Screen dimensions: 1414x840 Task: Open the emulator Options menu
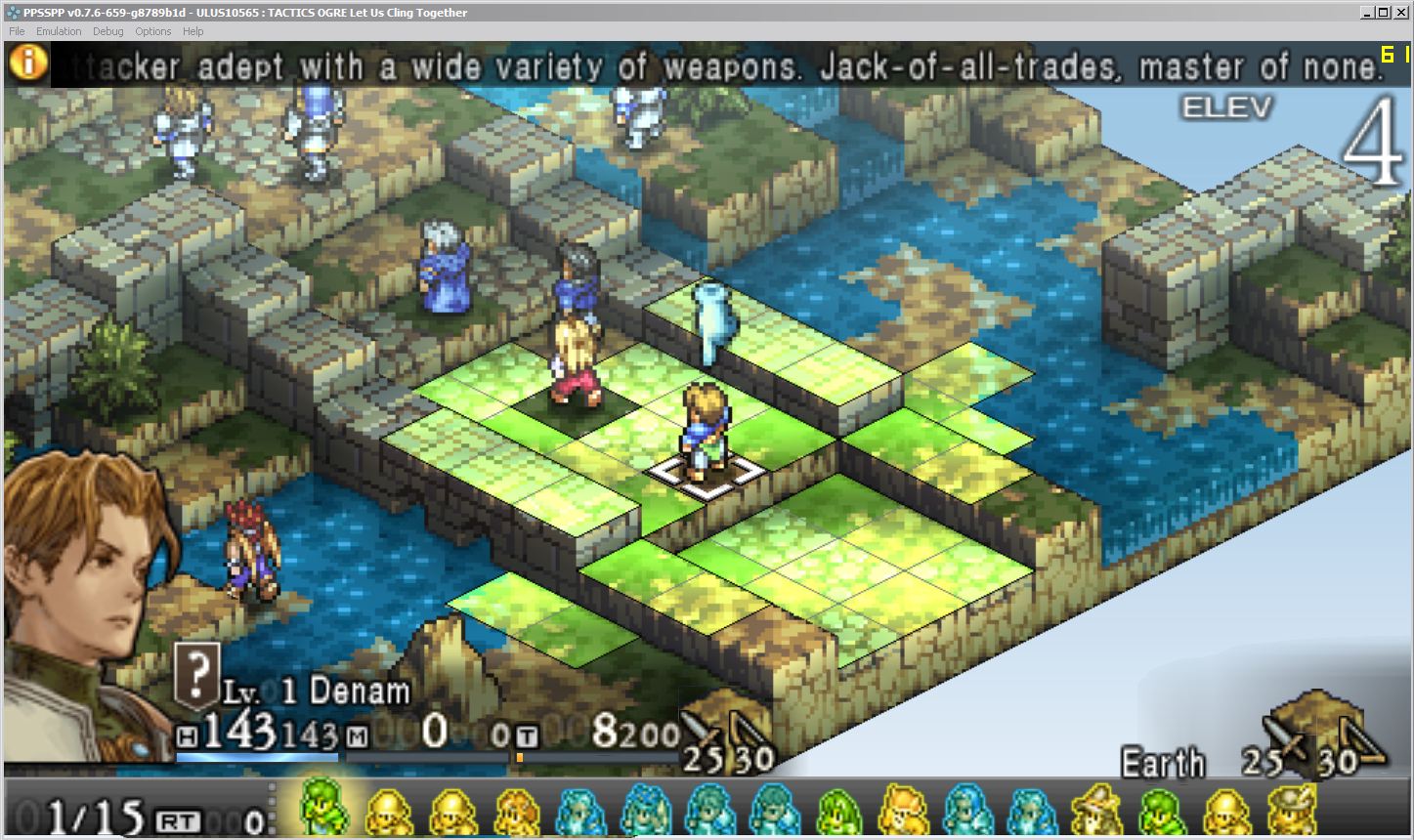point(152,31)
